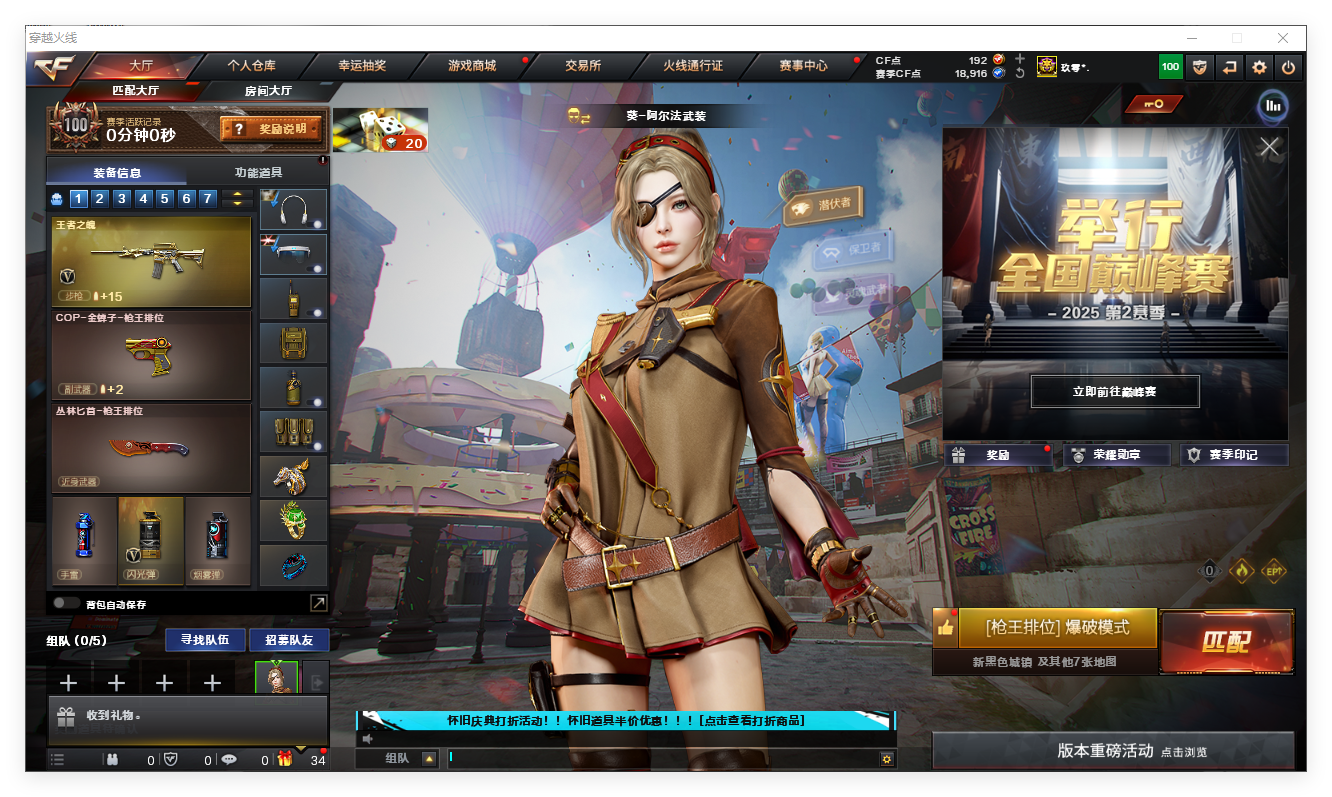Open the settings gear icon
Viewport: 1332px width, 797px height.
pyautogui.click(x=1259, y=67)
